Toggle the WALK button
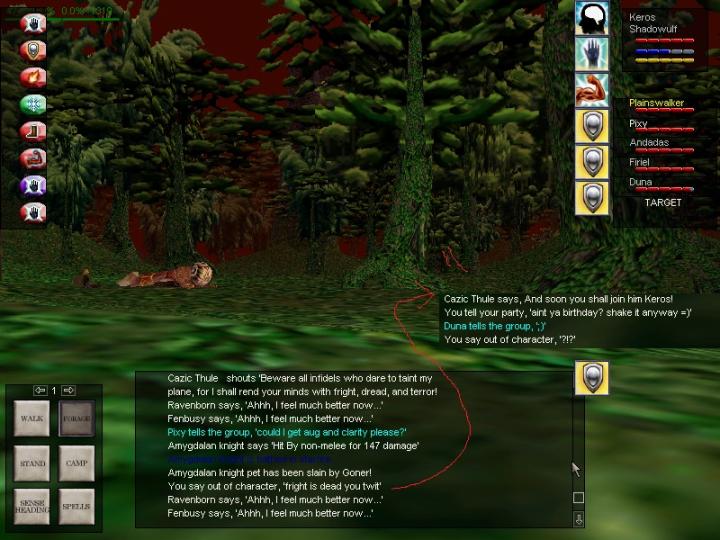This screenshot has width=720, height=540. pos(32,418)
